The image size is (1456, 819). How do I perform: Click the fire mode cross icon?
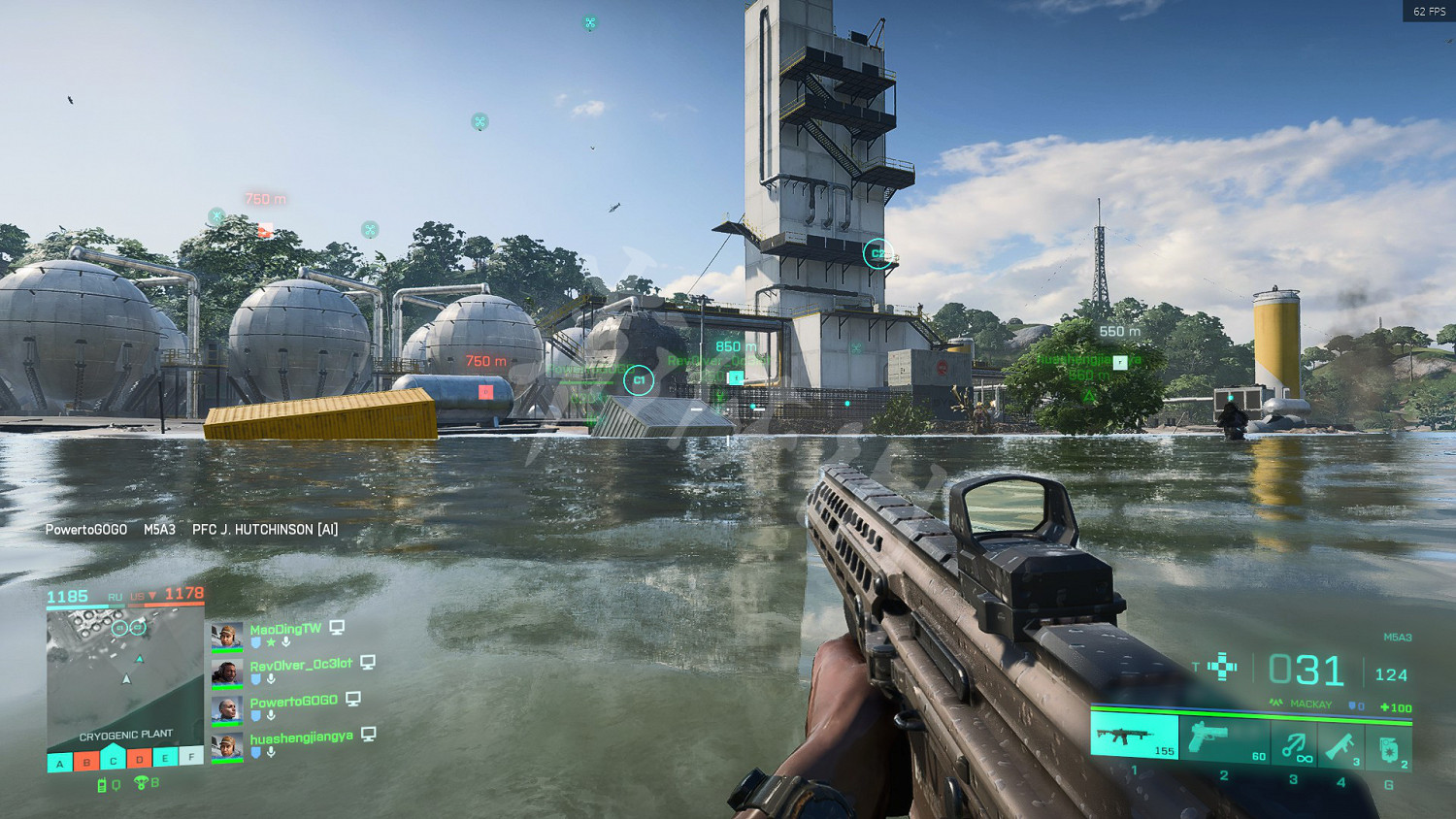click(1222, 667)
